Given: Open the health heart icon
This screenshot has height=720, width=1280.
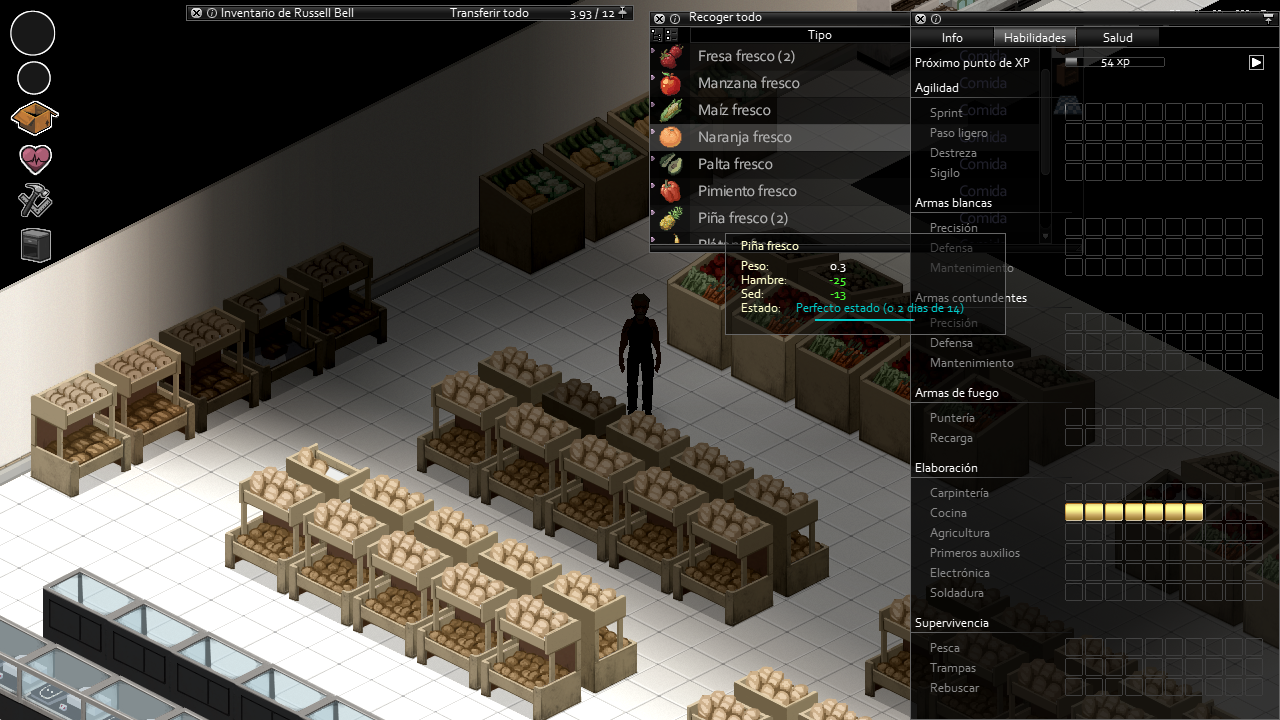Looking at the screenshot, I should (35, 159).
